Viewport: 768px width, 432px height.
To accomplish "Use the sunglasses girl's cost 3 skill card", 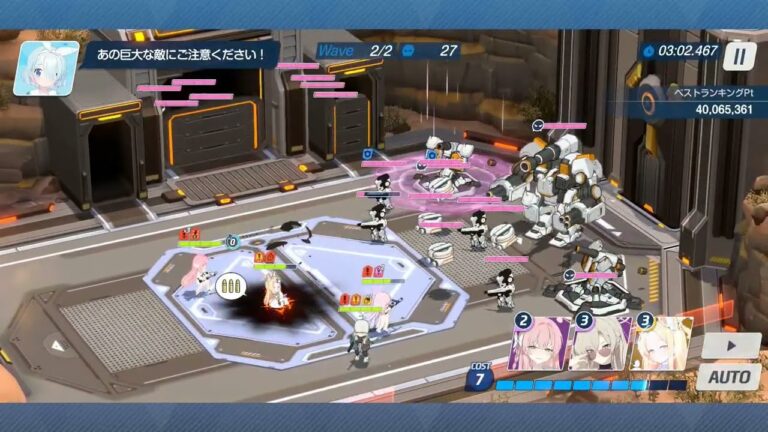I will (x=600, y=345).
